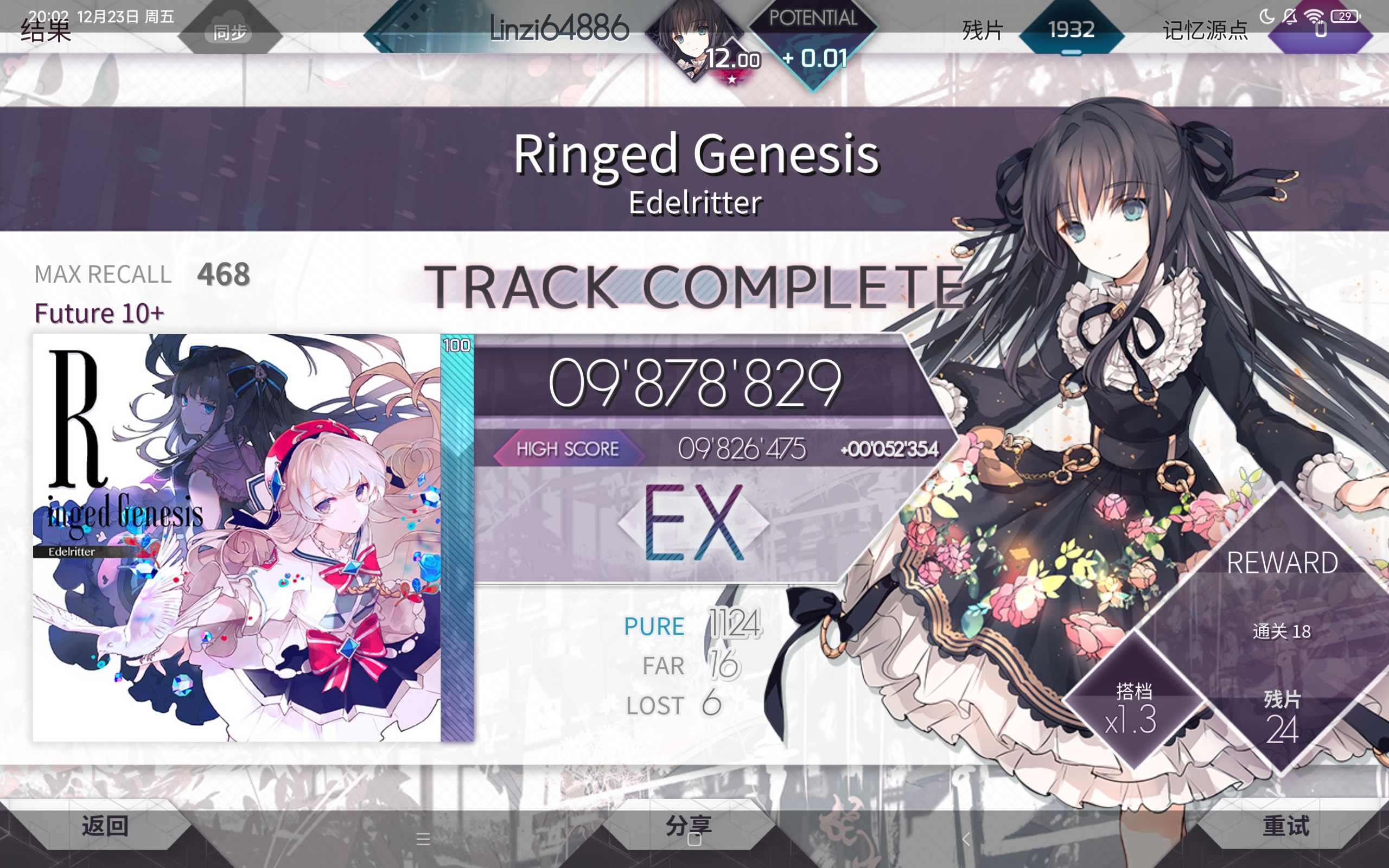
Task: Tap the recollection gauge showing 100
Action: tap(456, 346)
